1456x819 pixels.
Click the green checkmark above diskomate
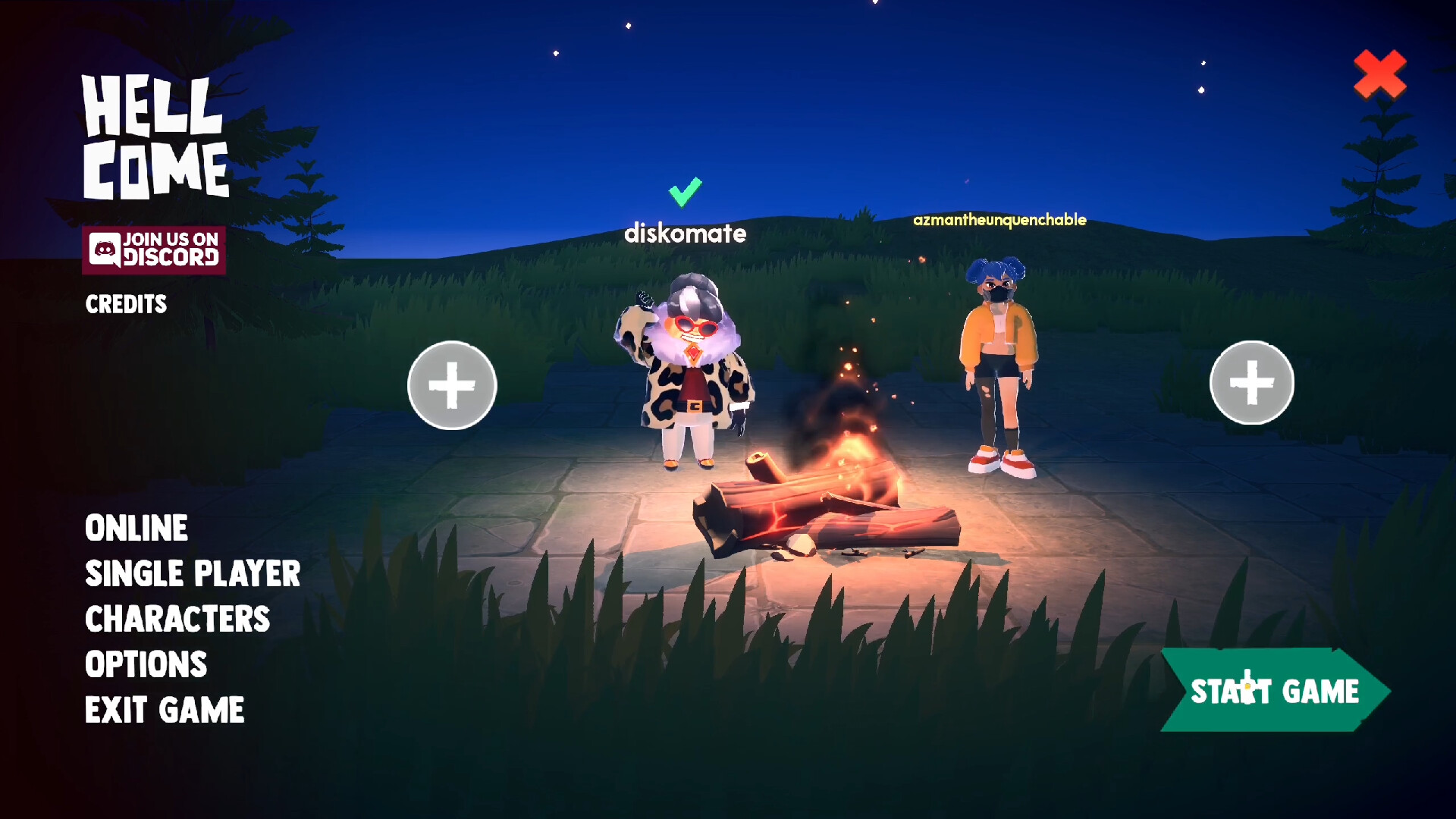coord(686,192)
